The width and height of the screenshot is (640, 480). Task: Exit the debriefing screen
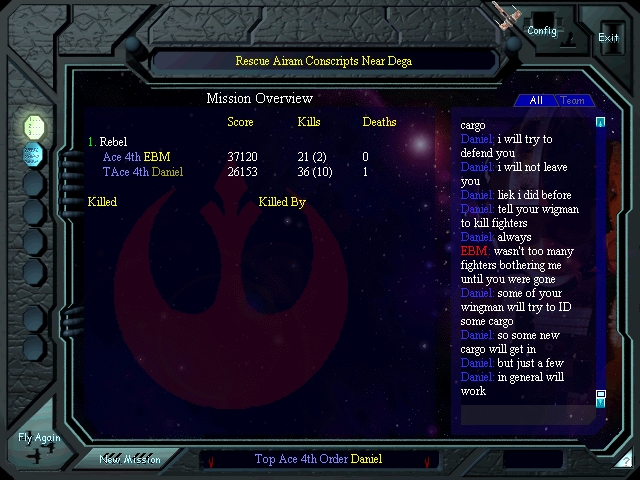608,37
